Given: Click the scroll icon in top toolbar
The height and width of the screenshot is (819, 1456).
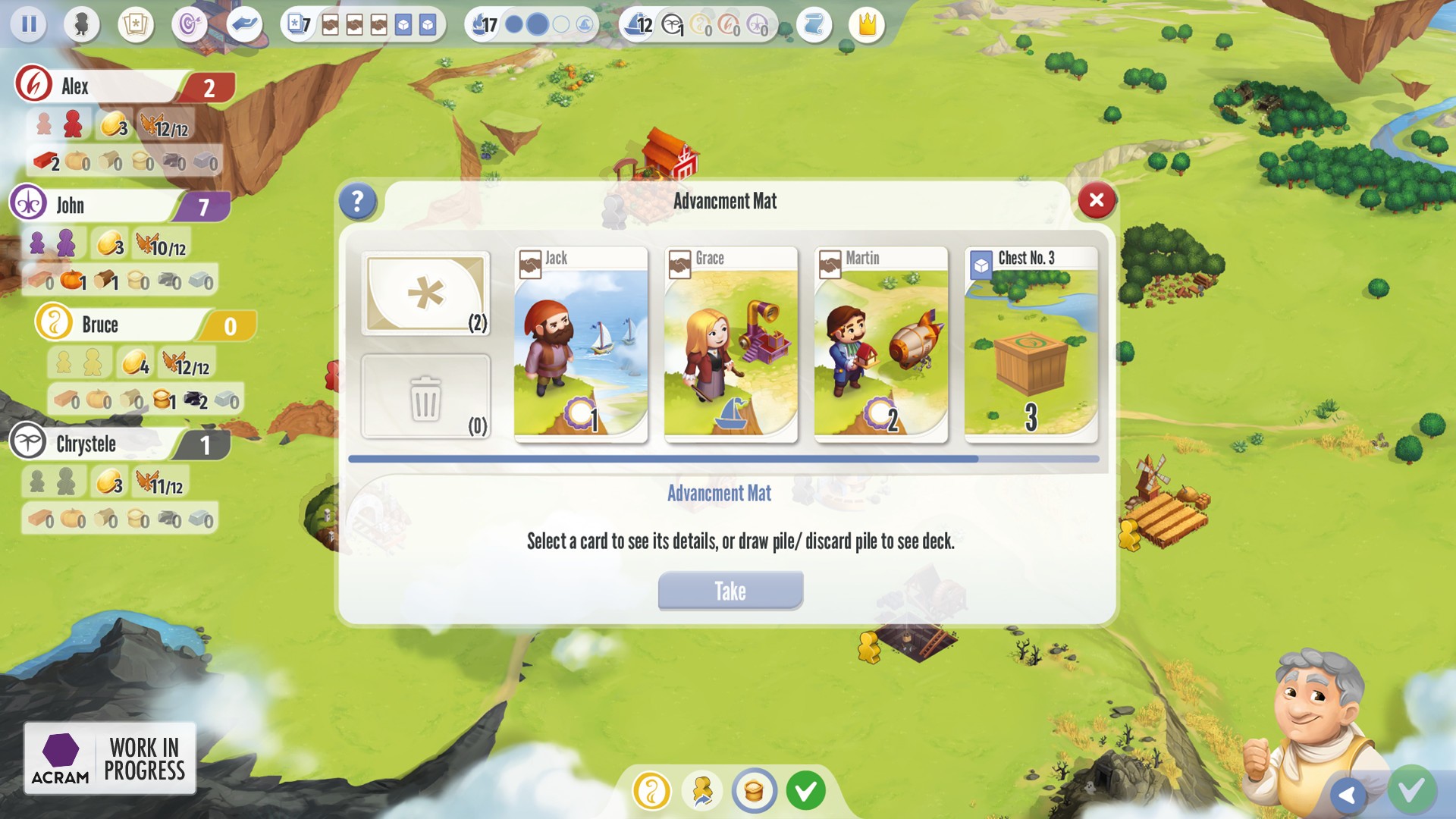Looking at the screenshot, I should 814,24.
